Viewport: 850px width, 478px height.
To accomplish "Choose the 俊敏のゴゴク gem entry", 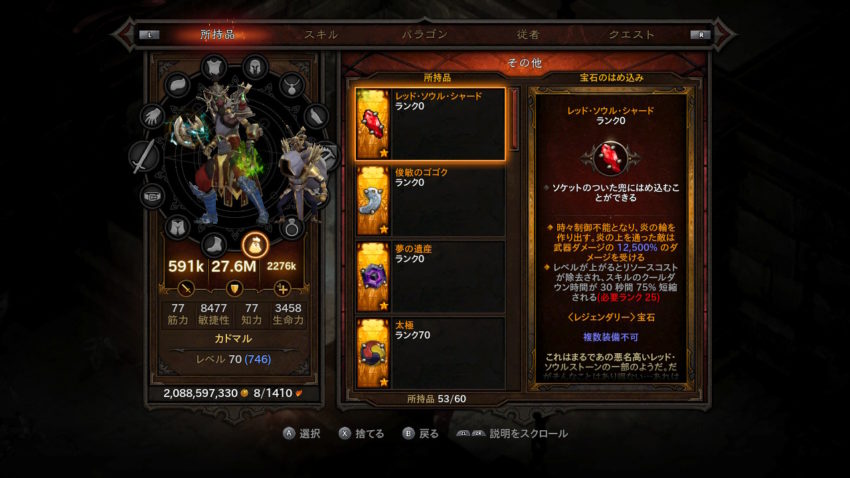I will [432, 202].
